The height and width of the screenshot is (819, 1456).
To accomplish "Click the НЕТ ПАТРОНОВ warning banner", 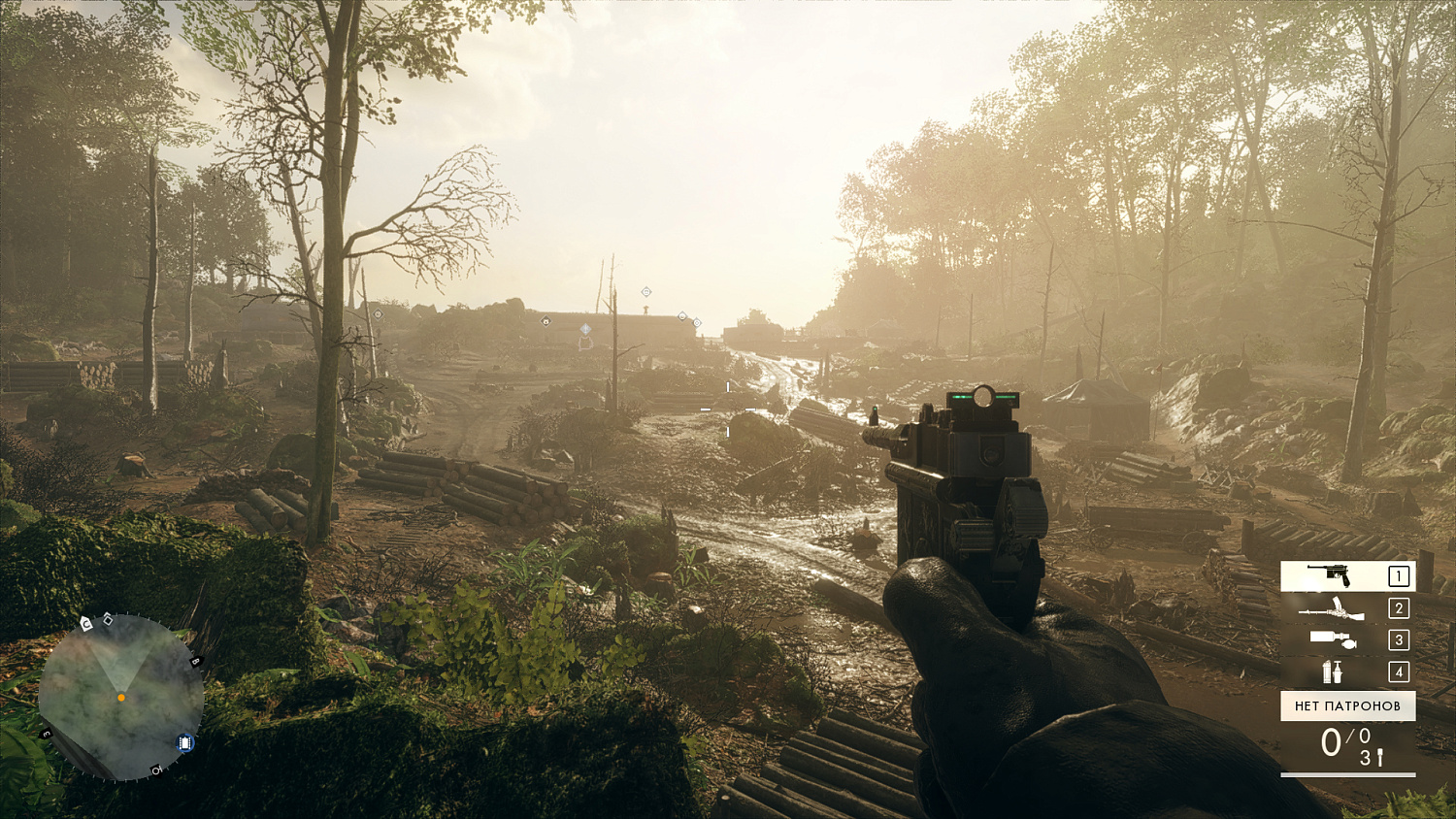I will [1348, 705].
